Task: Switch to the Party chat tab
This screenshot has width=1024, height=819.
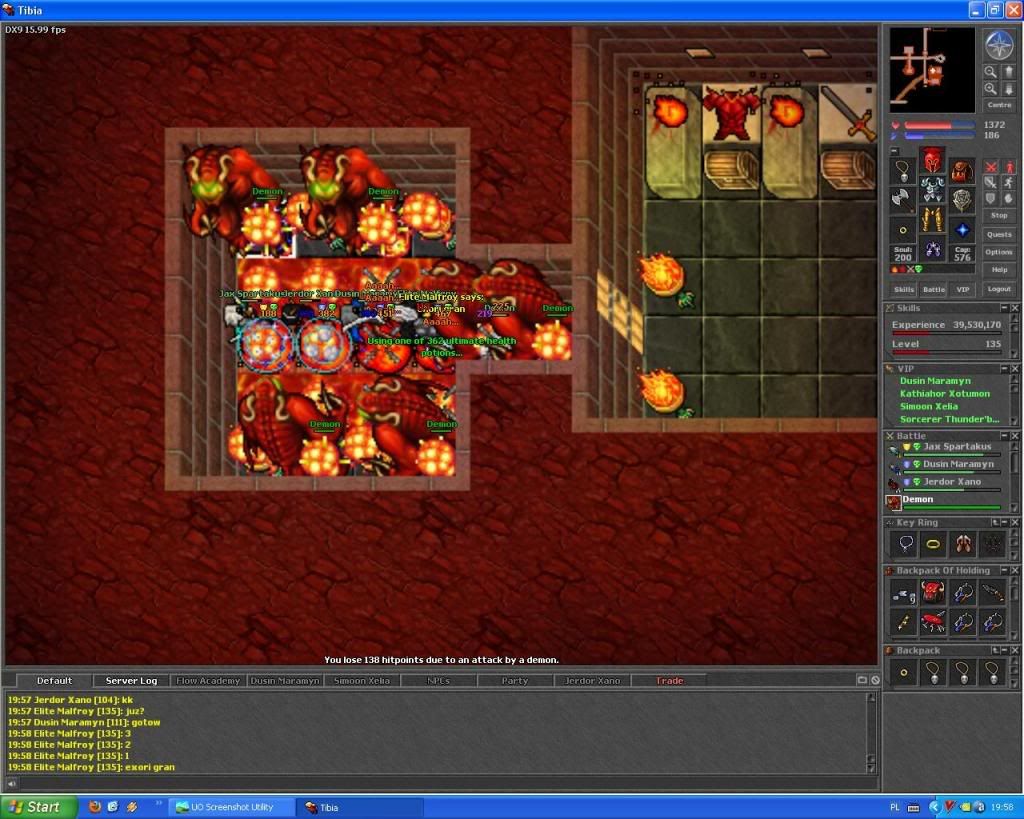Action: tap(515, 681)
